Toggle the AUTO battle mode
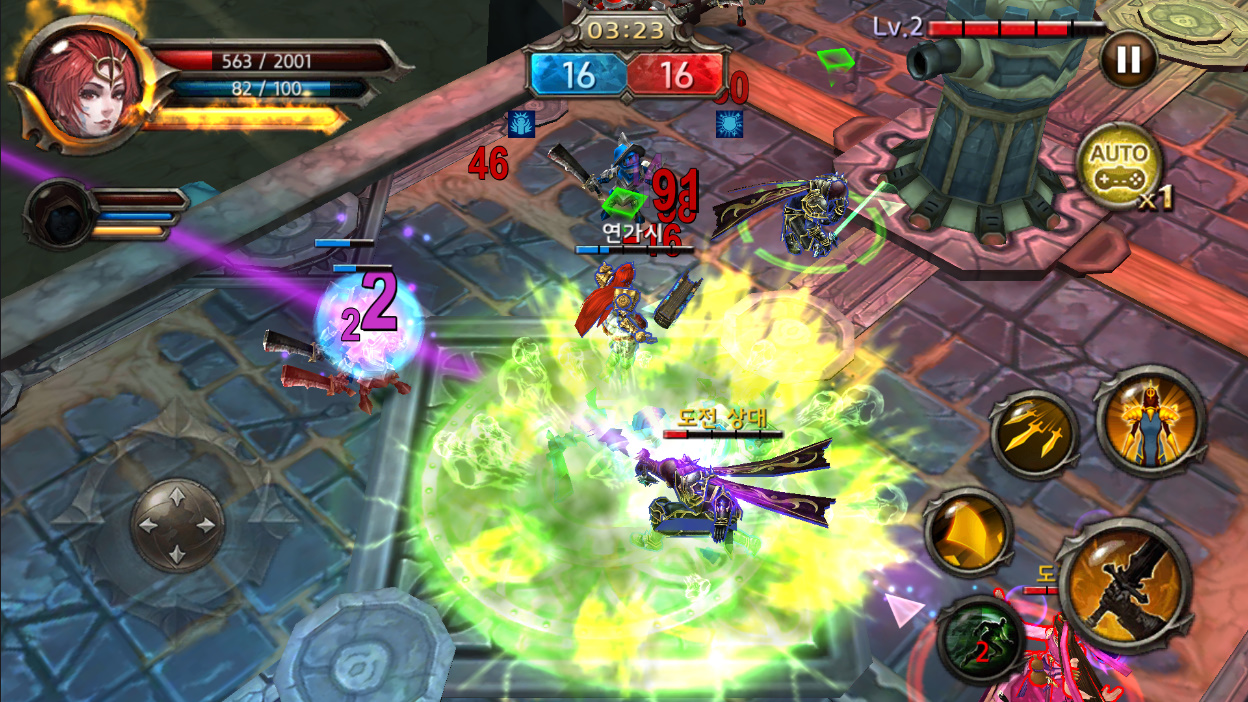 tap(1119, 167)
